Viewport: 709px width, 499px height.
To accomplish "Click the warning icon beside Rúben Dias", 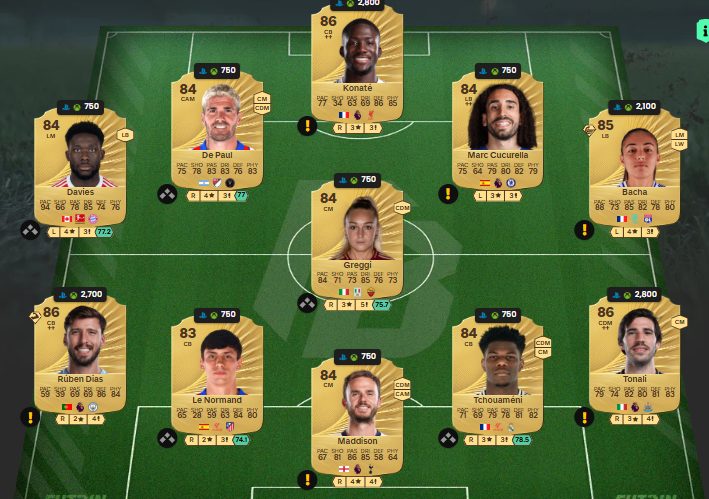I will click(x=30, y=416).
